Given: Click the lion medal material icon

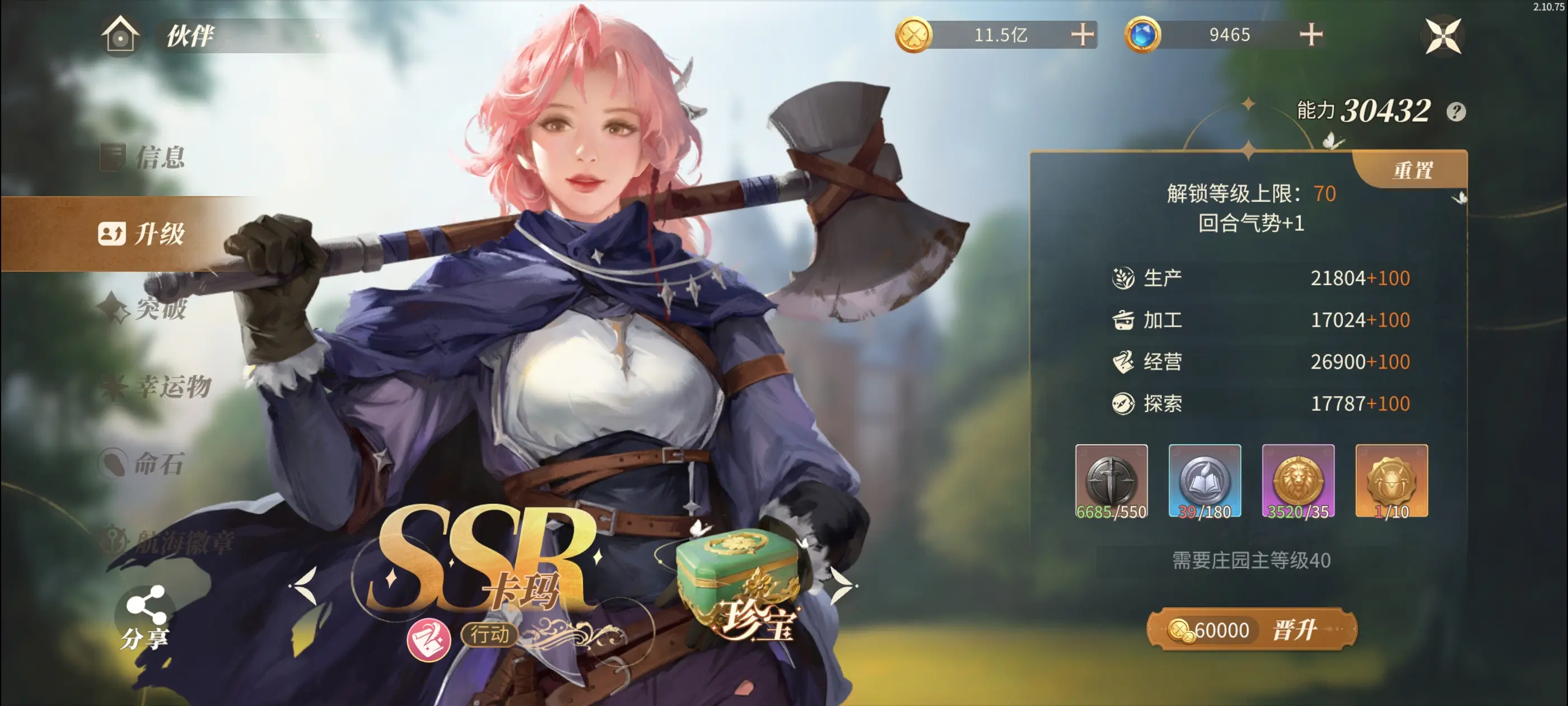Looking at the screenshot, I should (x=1298, y=481).
